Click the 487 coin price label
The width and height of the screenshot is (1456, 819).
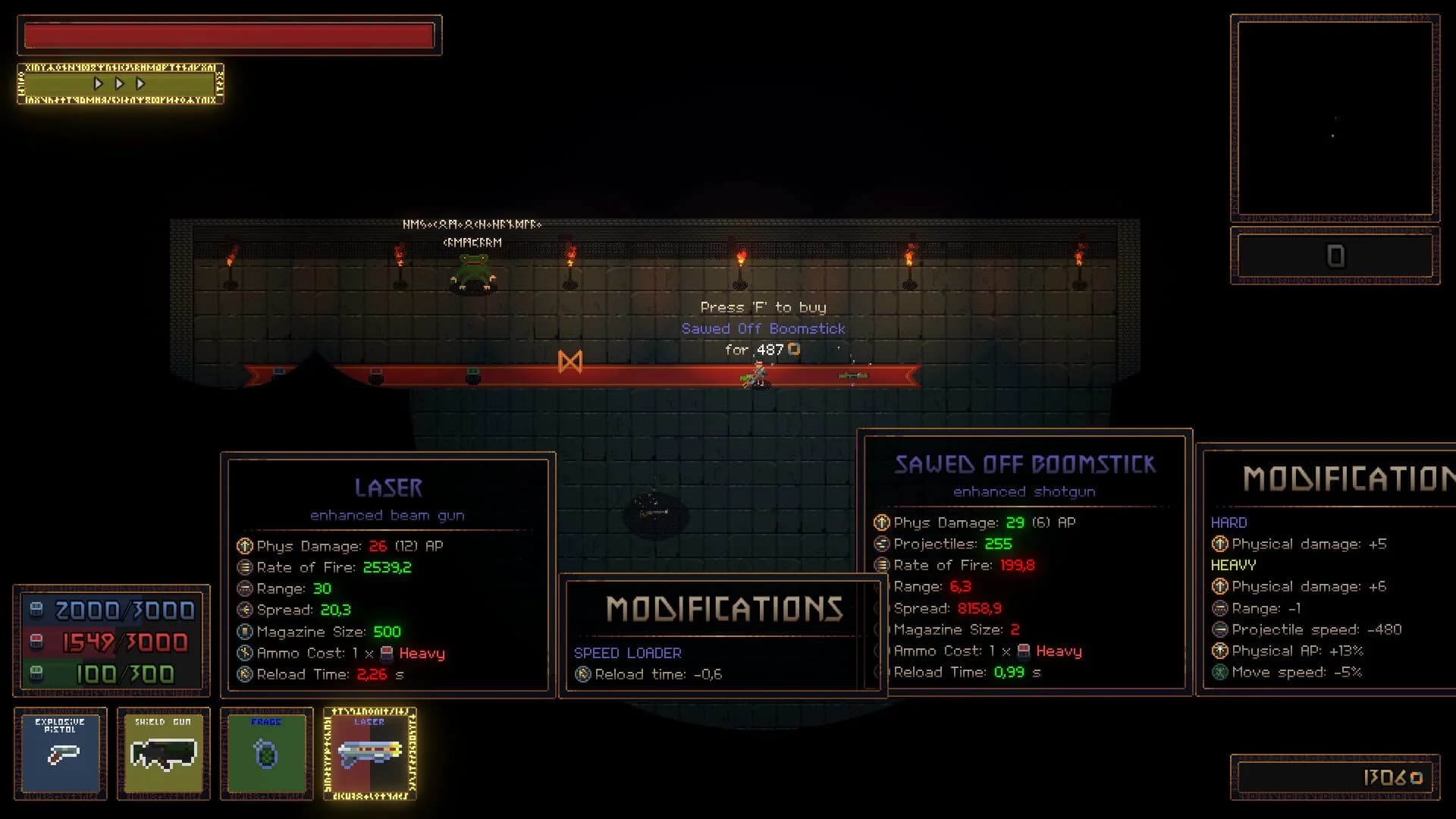pyautogui.click(x=764, y=350)
